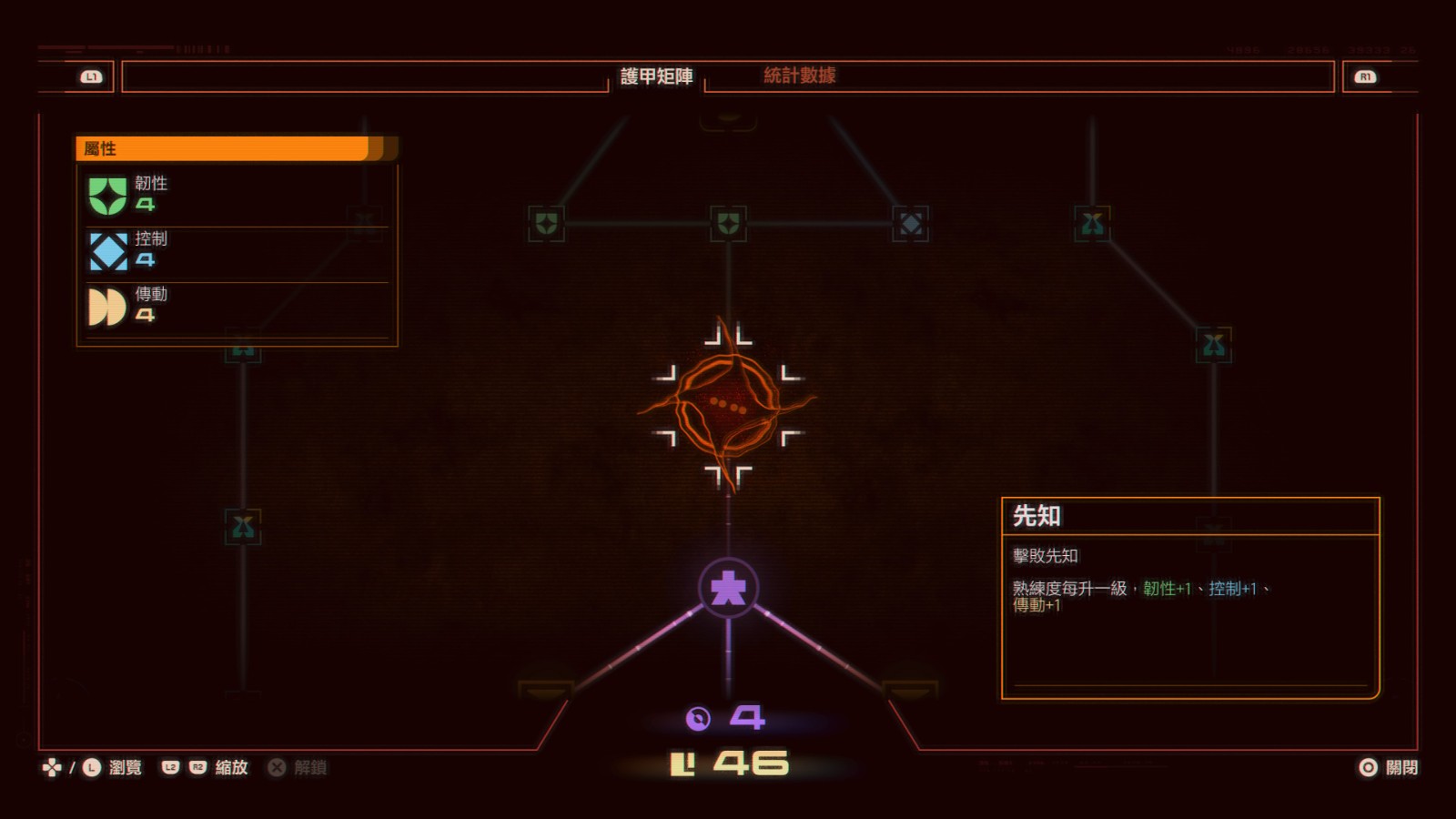The height and width of the screenshot is (819, 1456).
Task: Switch to the 統計數據 tab
Action: pos(799,76)
